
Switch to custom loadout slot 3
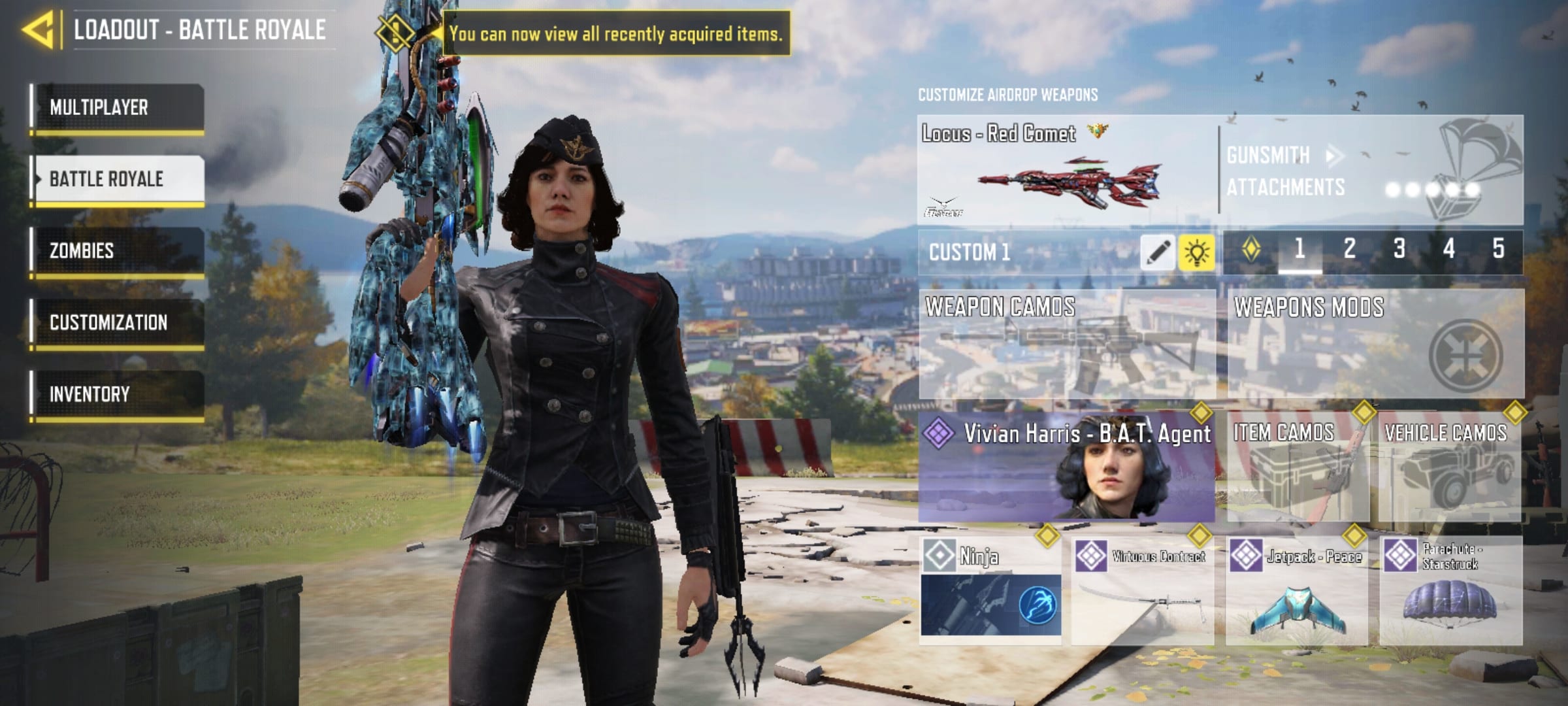click(x=1399, y=250)
